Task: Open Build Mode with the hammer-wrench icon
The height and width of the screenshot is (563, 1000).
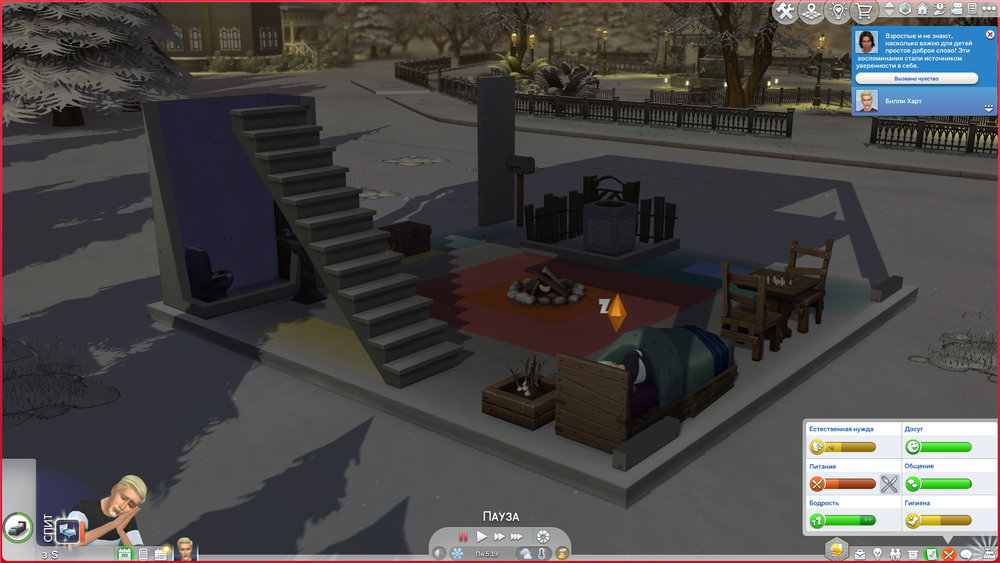Action: pos(785,11)
